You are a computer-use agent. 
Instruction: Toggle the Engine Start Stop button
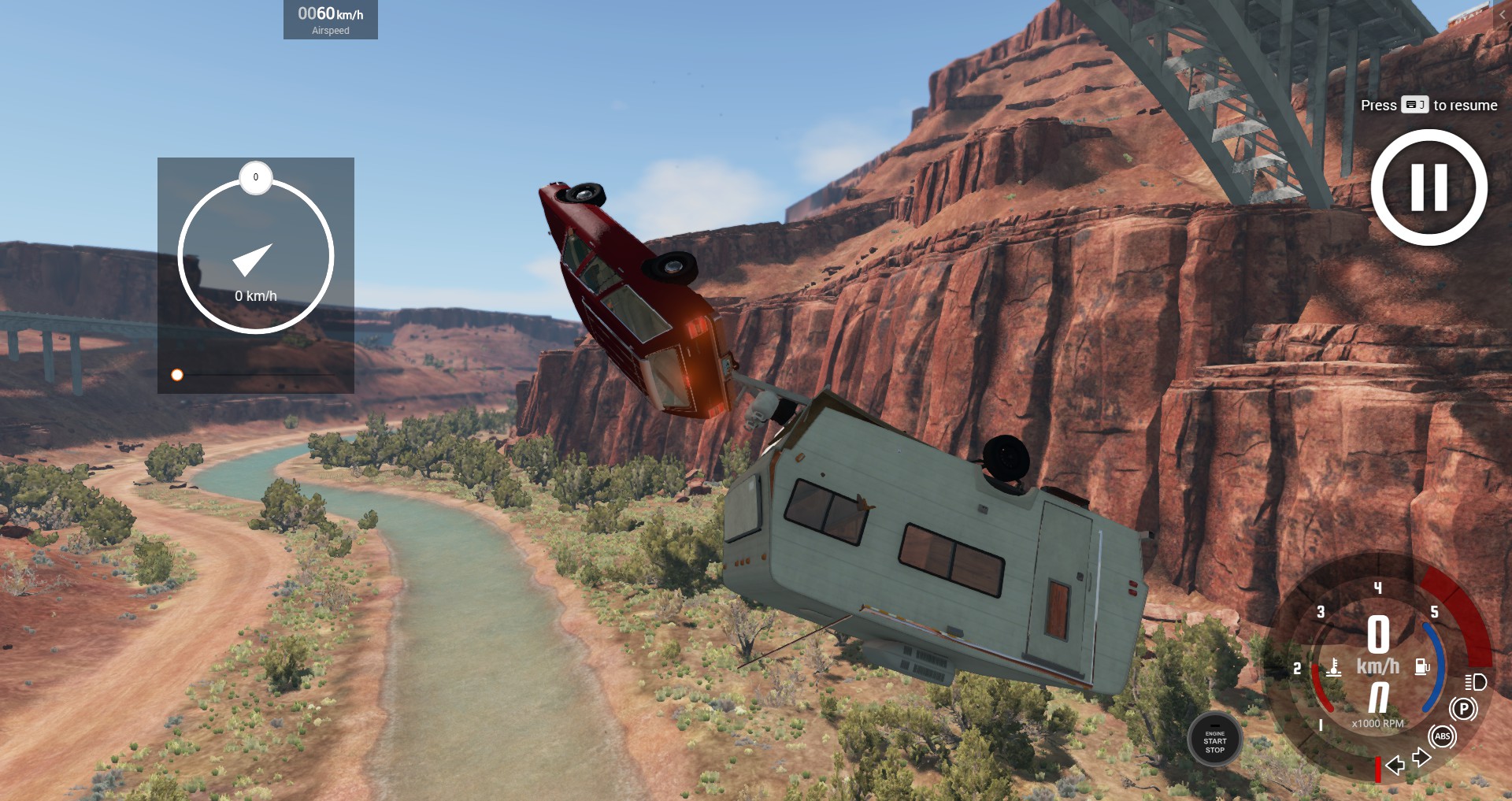click(x=1214, y=740)
